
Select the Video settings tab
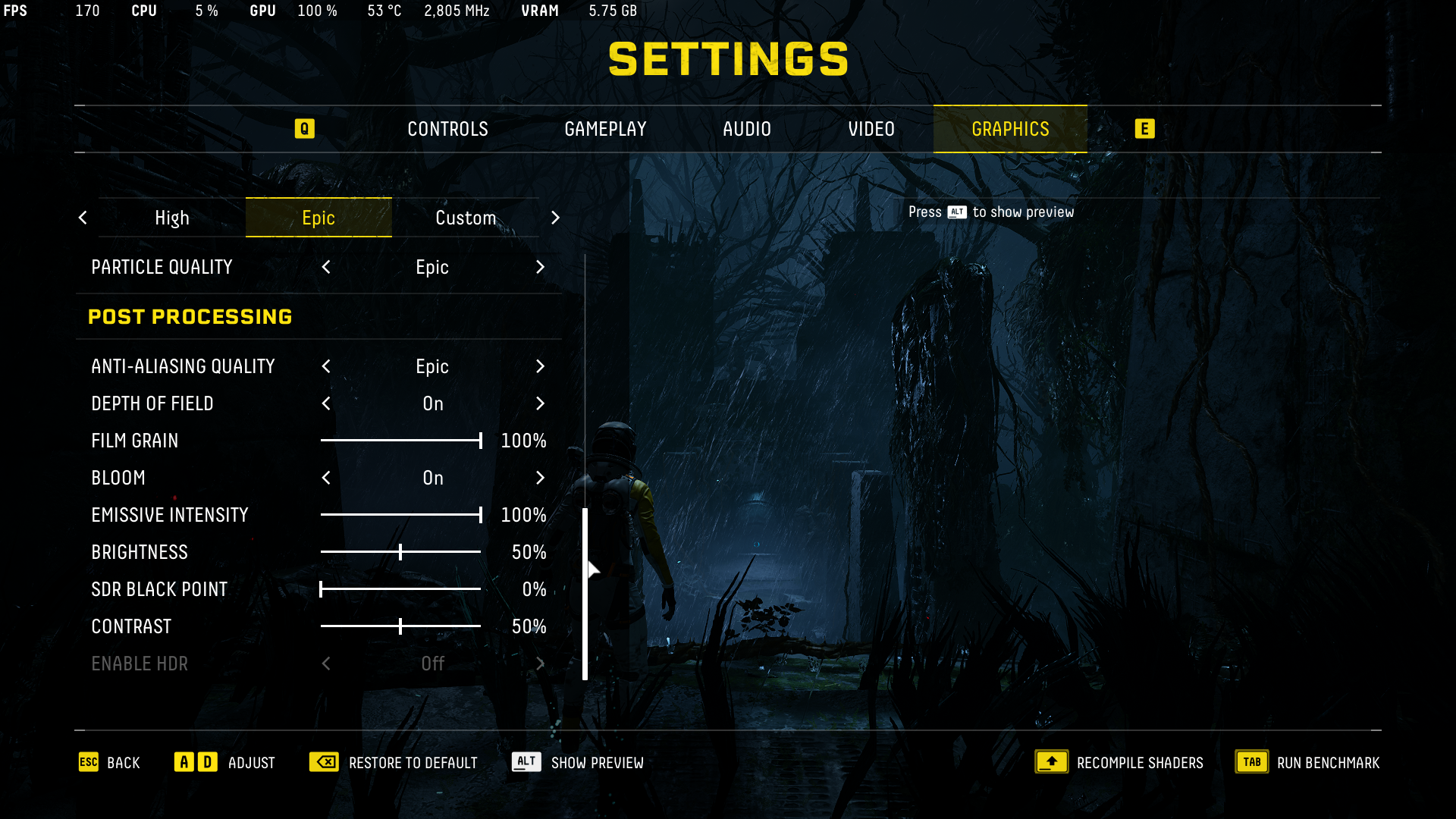(x=871, y=129)
